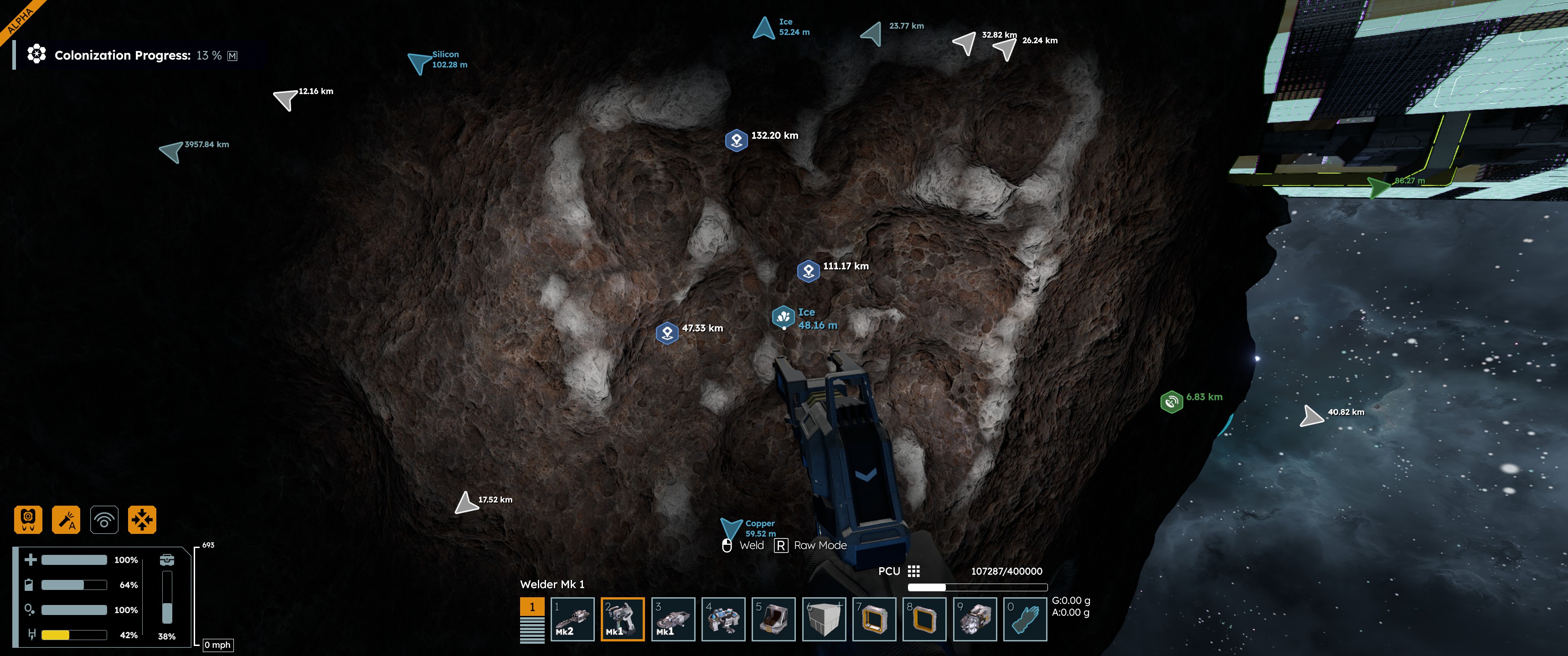Click the green 6.83 km signal marker
The height and width of the screenshot is (656, 1568).
[1171, 402]
